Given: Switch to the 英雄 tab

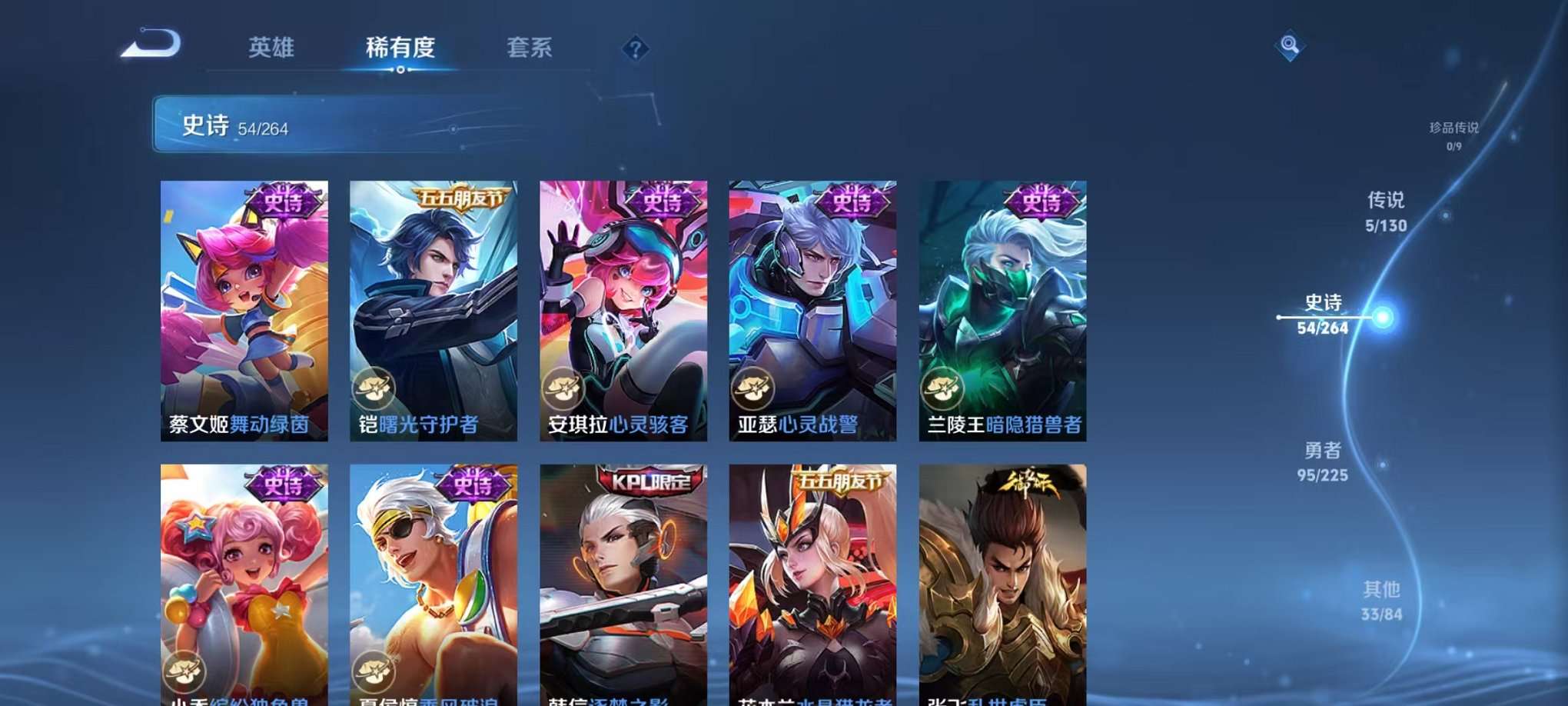Looking at the screenshot, I should point(271,48).
